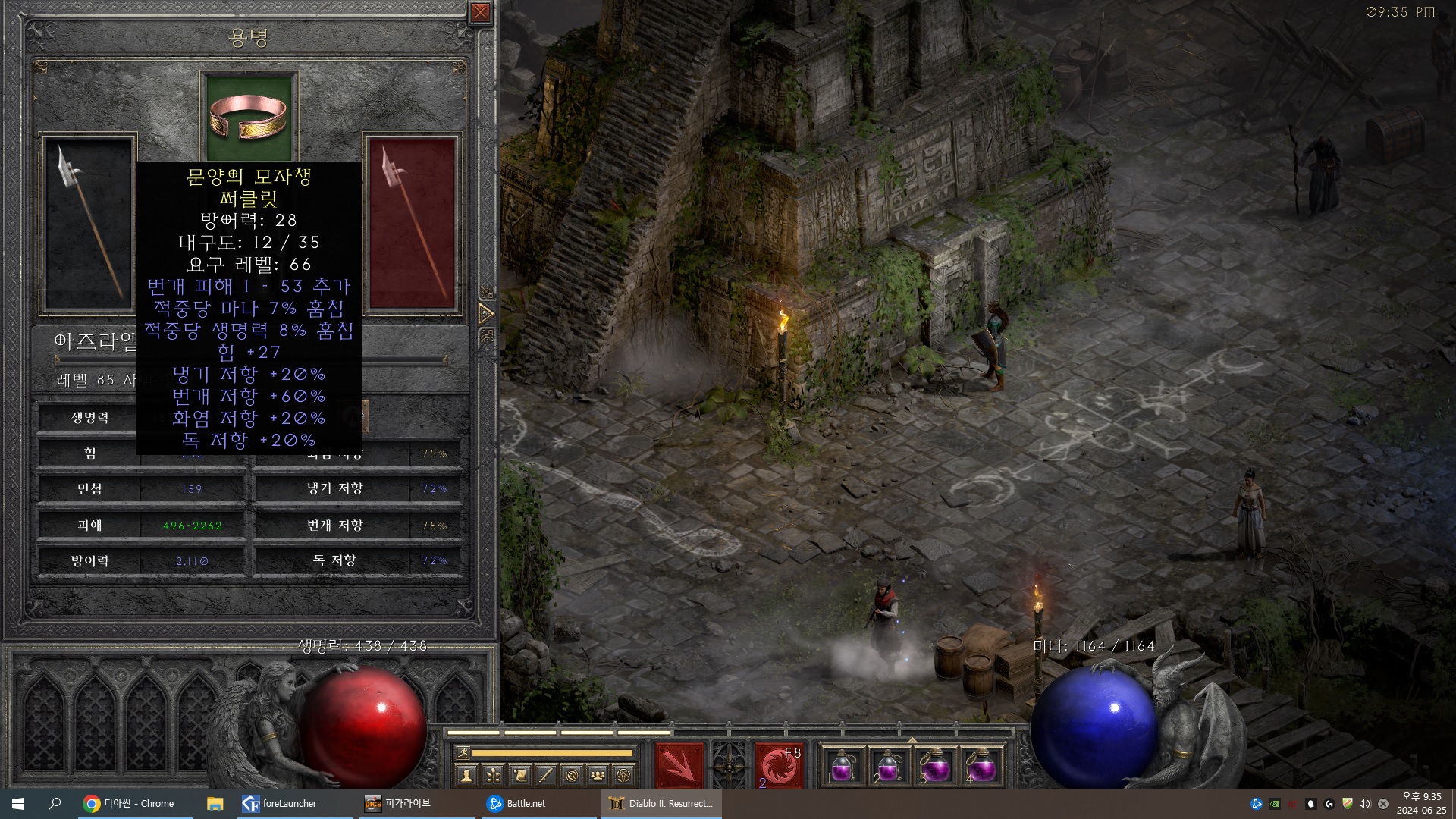Viewport: 1456px width, 819px height.
Task: Use the large purple potion in slot 4
Action: [x=981, y=767]
